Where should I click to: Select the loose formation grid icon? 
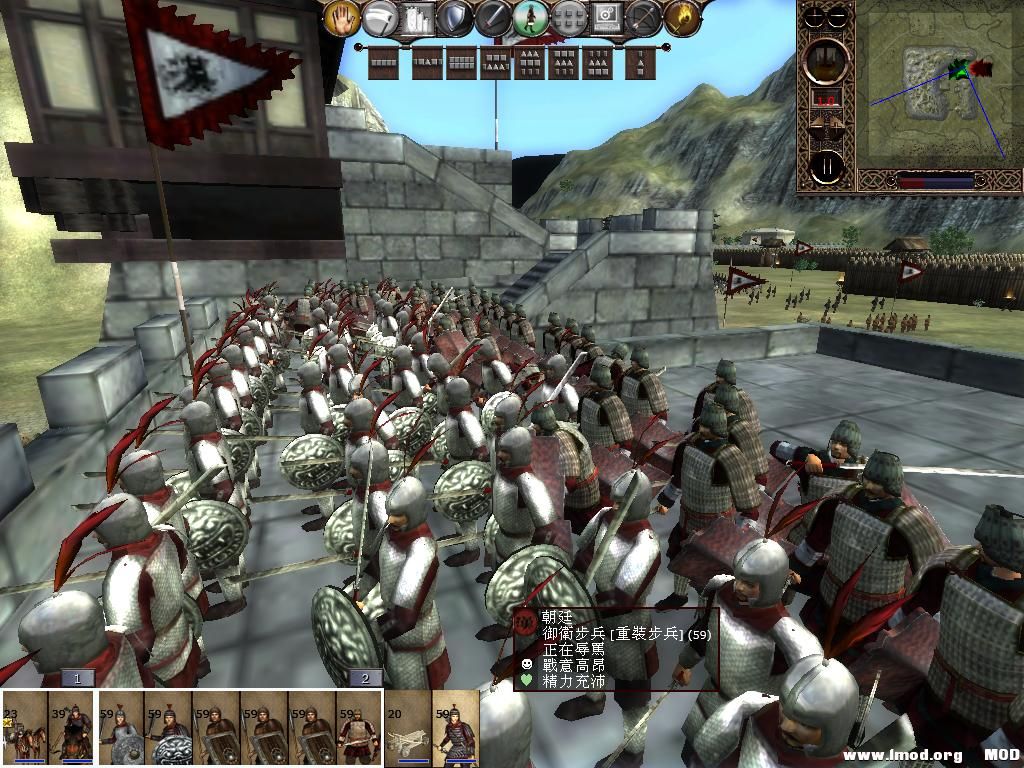point(569,17)
